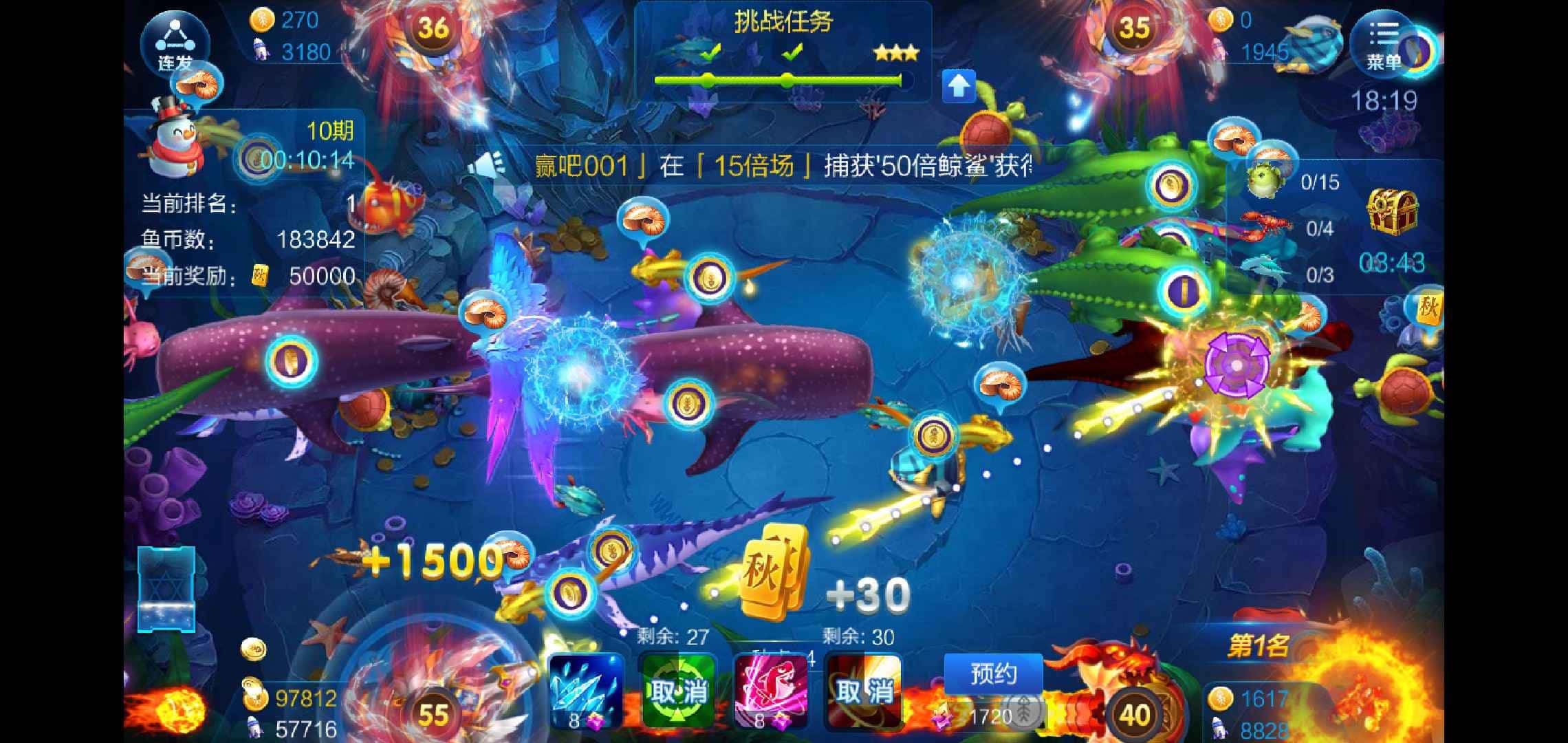Click the announcement speaker icon
This screenshot has width=1568, height=743.
click(490, 166)
